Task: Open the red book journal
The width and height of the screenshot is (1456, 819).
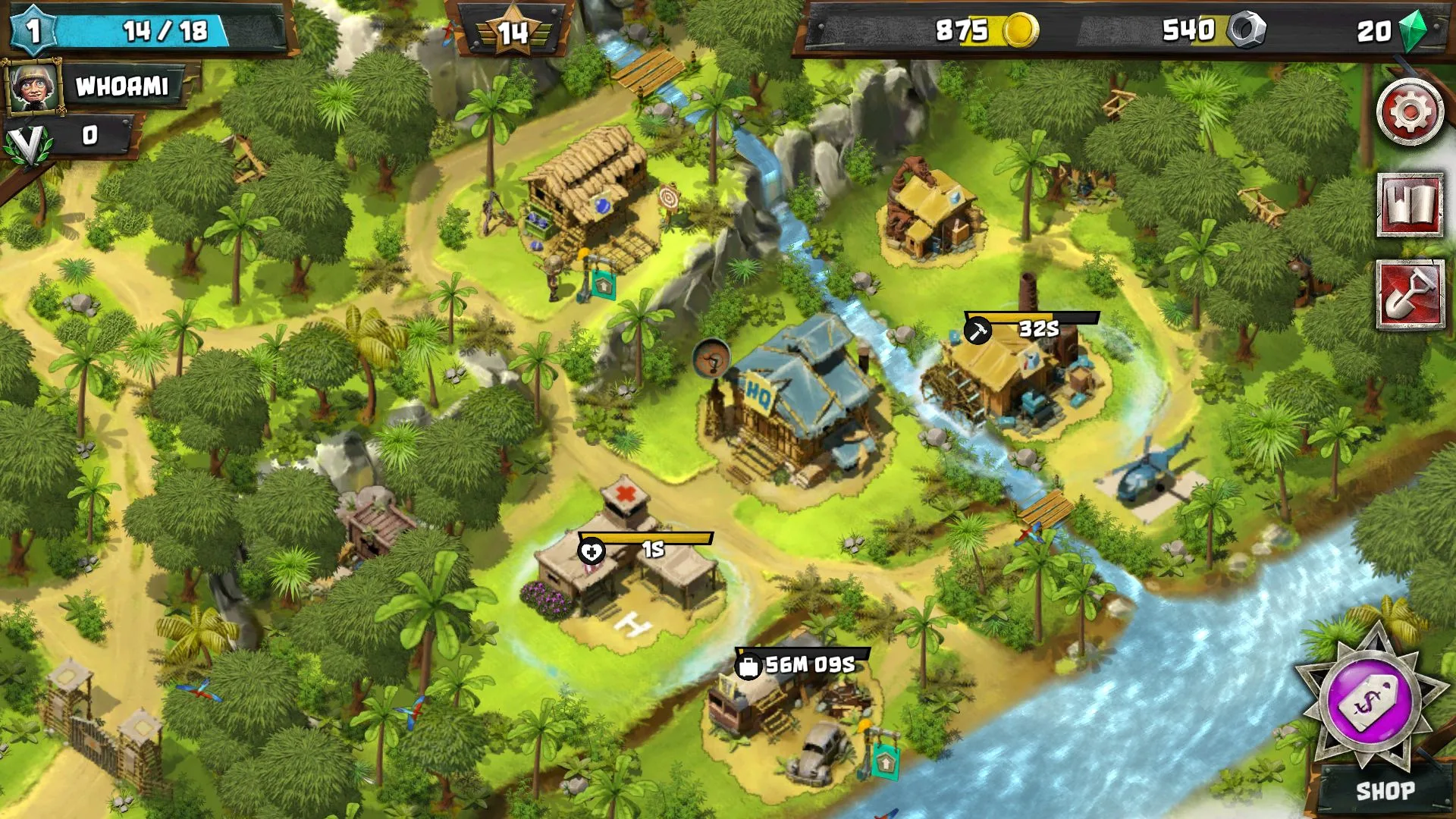Action: 1410,204
